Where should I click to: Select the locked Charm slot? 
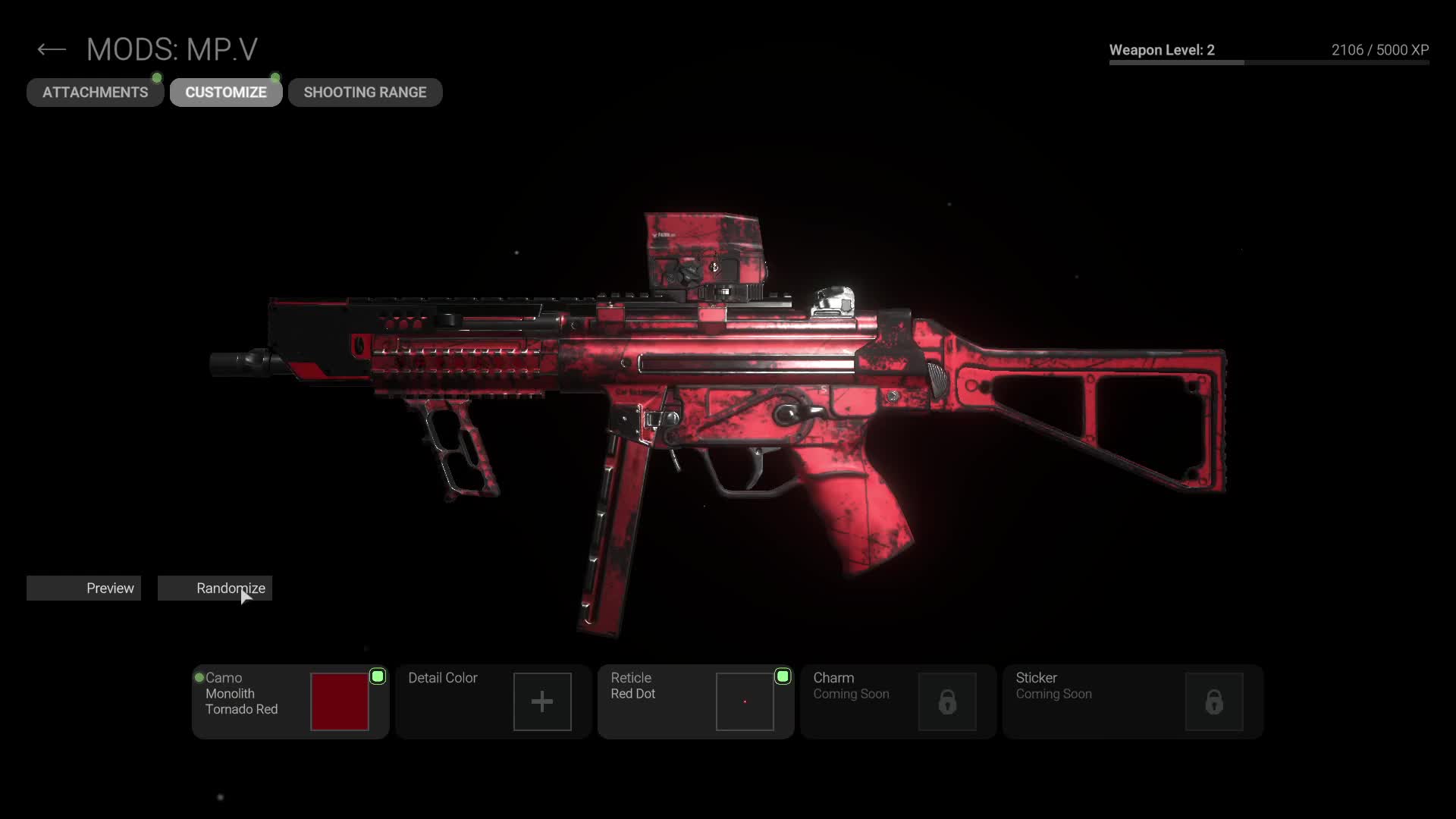(x=898, y=701)
